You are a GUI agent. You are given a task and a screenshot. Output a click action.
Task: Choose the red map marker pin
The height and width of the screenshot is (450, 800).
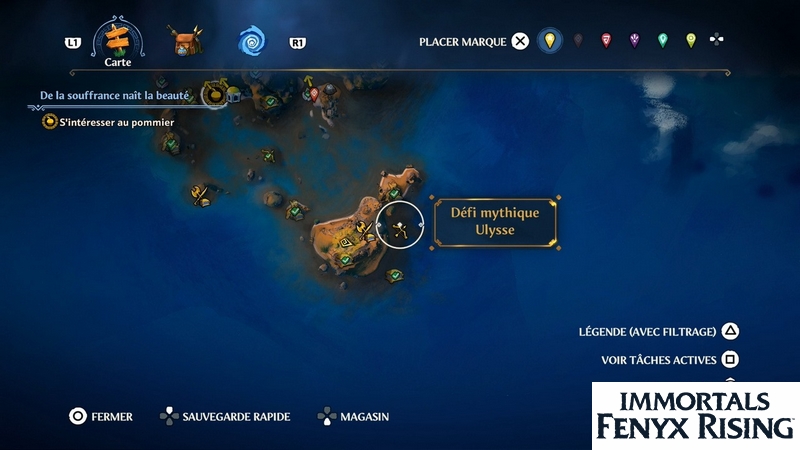(606, 41)
